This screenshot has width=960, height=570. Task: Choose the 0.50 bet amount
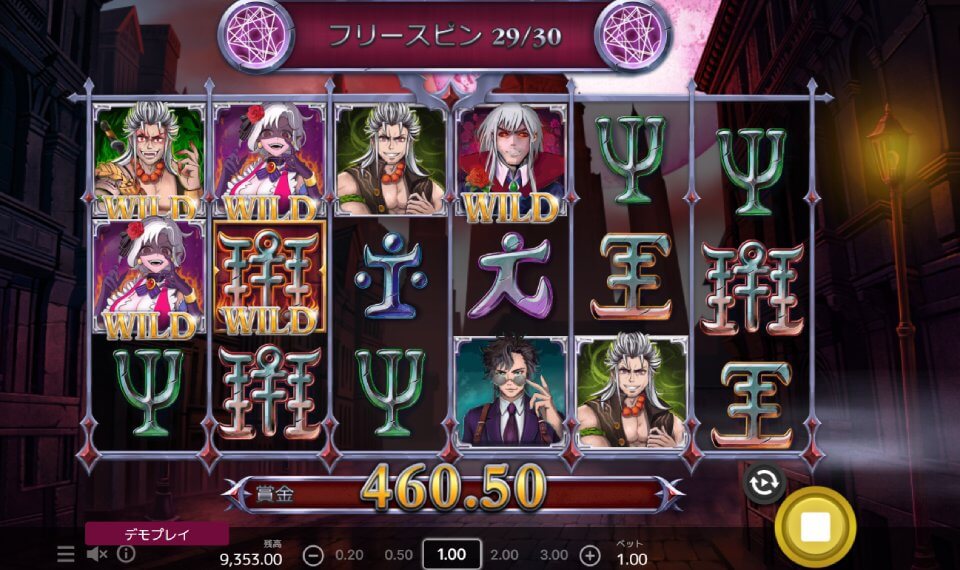point(398,555)
